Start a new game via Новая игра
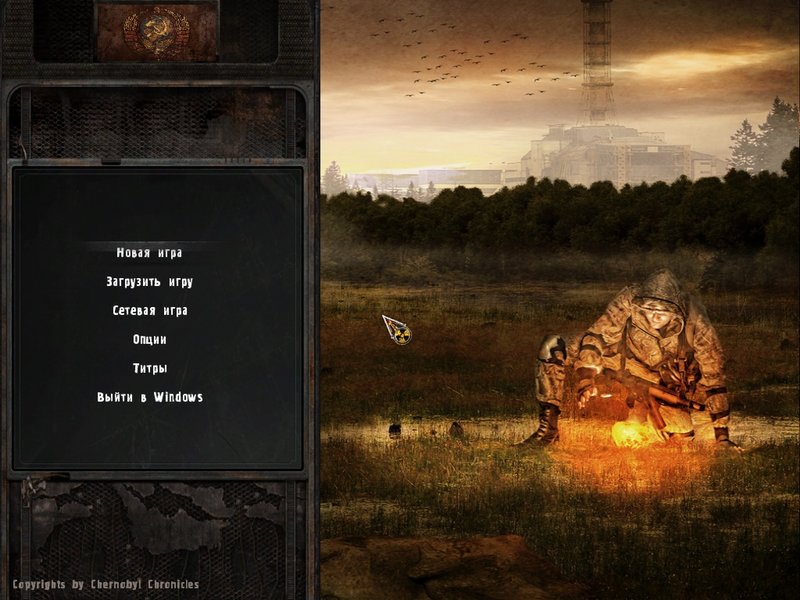The width and height of the screenshot is (800, 600). 149,253
